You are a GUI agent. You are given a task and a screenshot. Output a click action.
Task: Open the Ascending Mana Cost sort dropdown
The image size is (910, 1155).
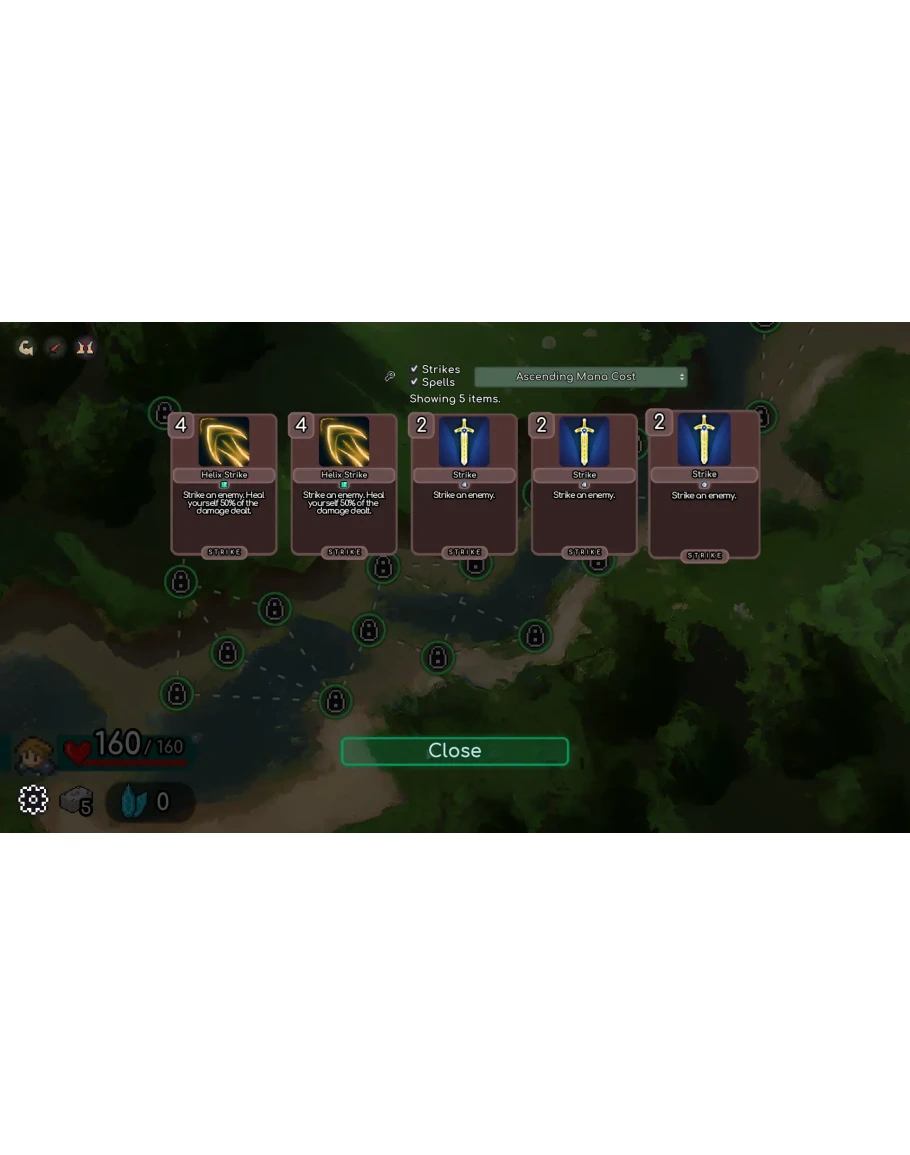pos(580,377)
